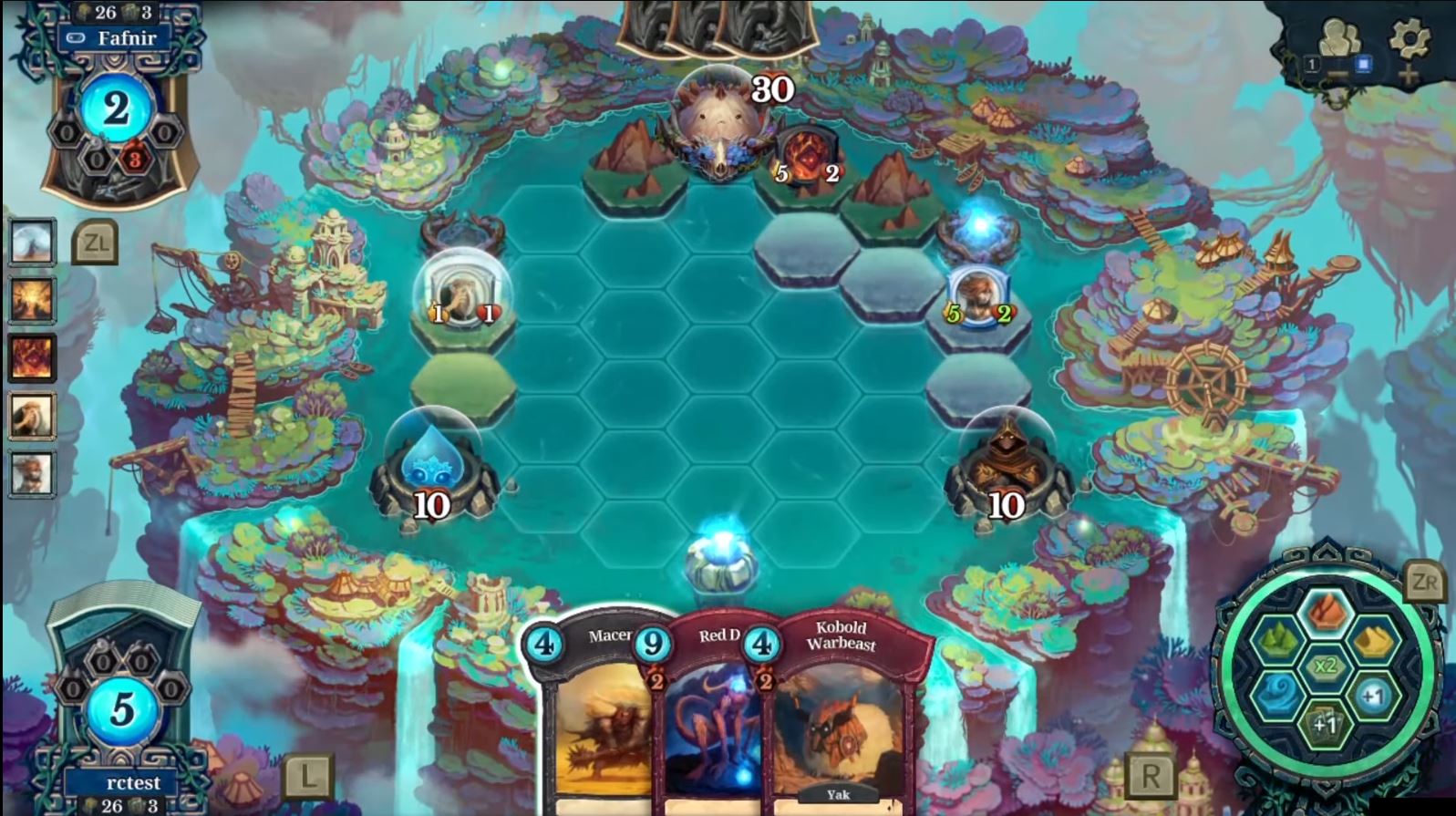Image resolution: width=1456 pixels, height=816 pixels.
Task: View the bearded old man history entry
Action: click(32, 416)
